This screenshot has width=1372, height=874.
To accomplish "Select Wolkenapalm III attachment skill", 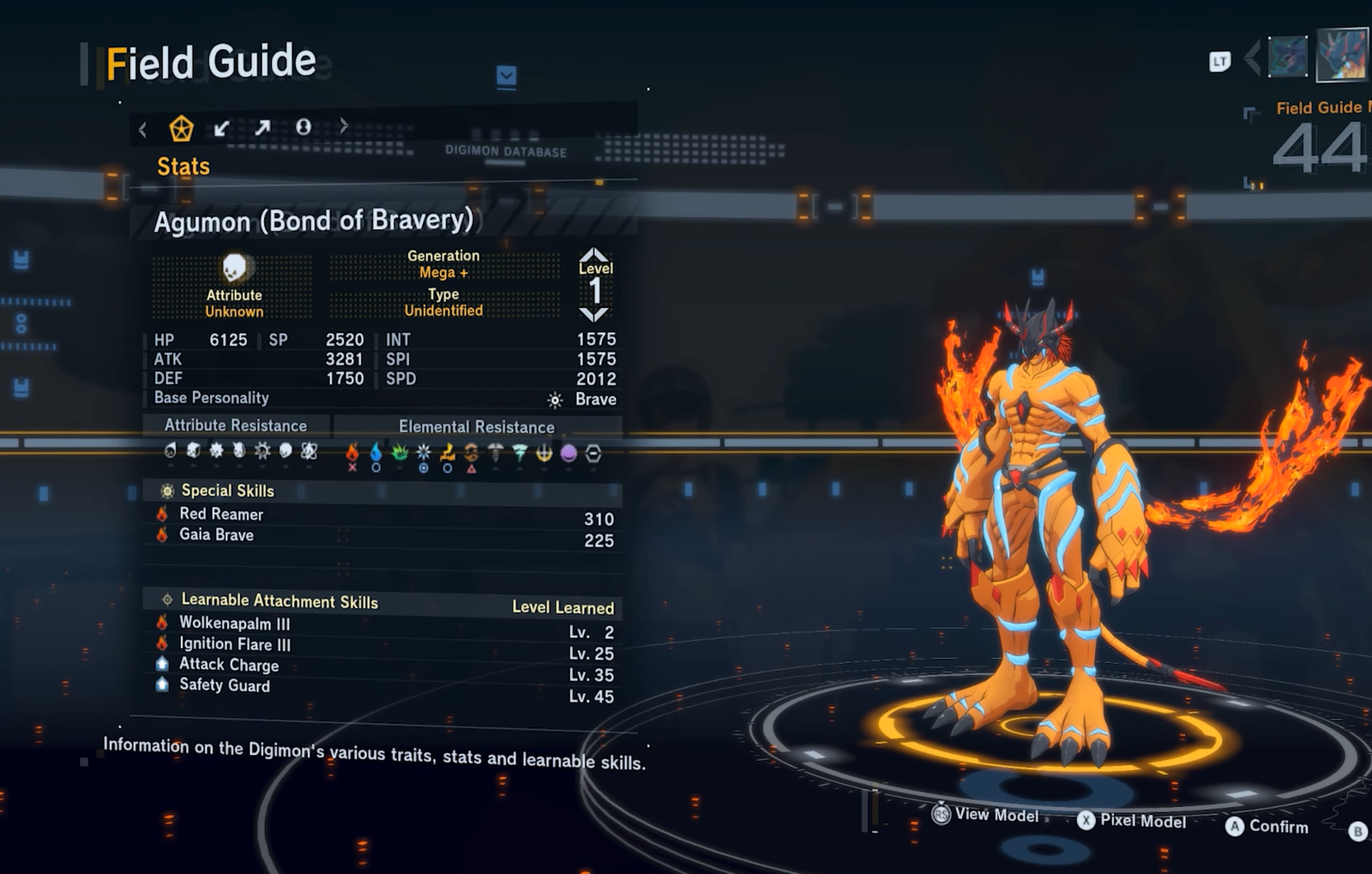I will 234,624.
